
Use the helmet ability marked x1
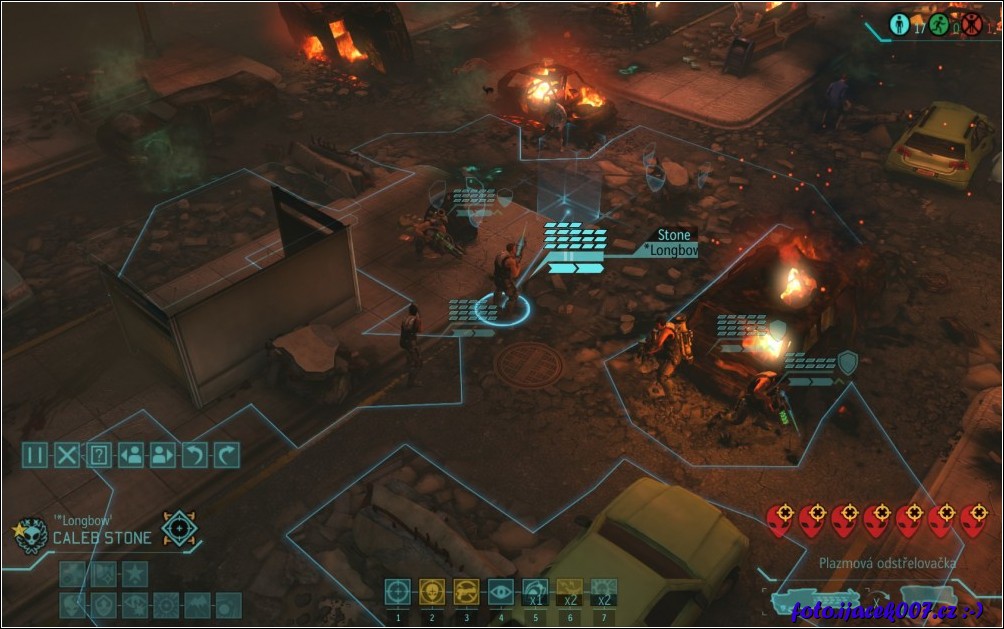click(535, 592)
